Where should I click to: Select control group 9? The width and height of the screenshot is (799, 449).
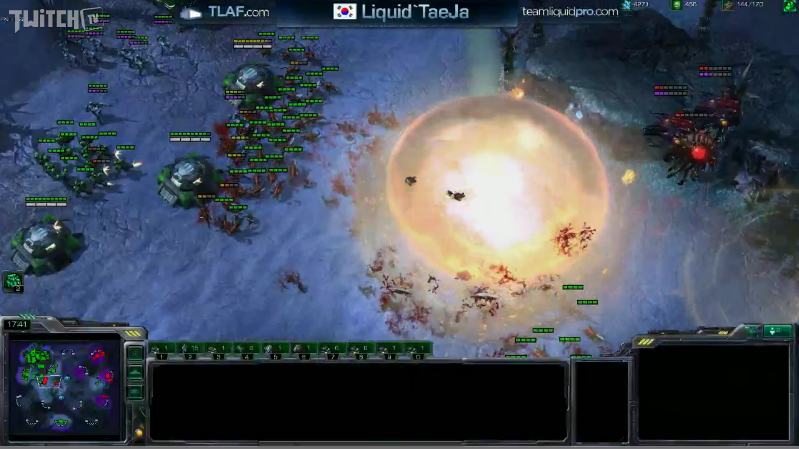[x=390, y=350]
